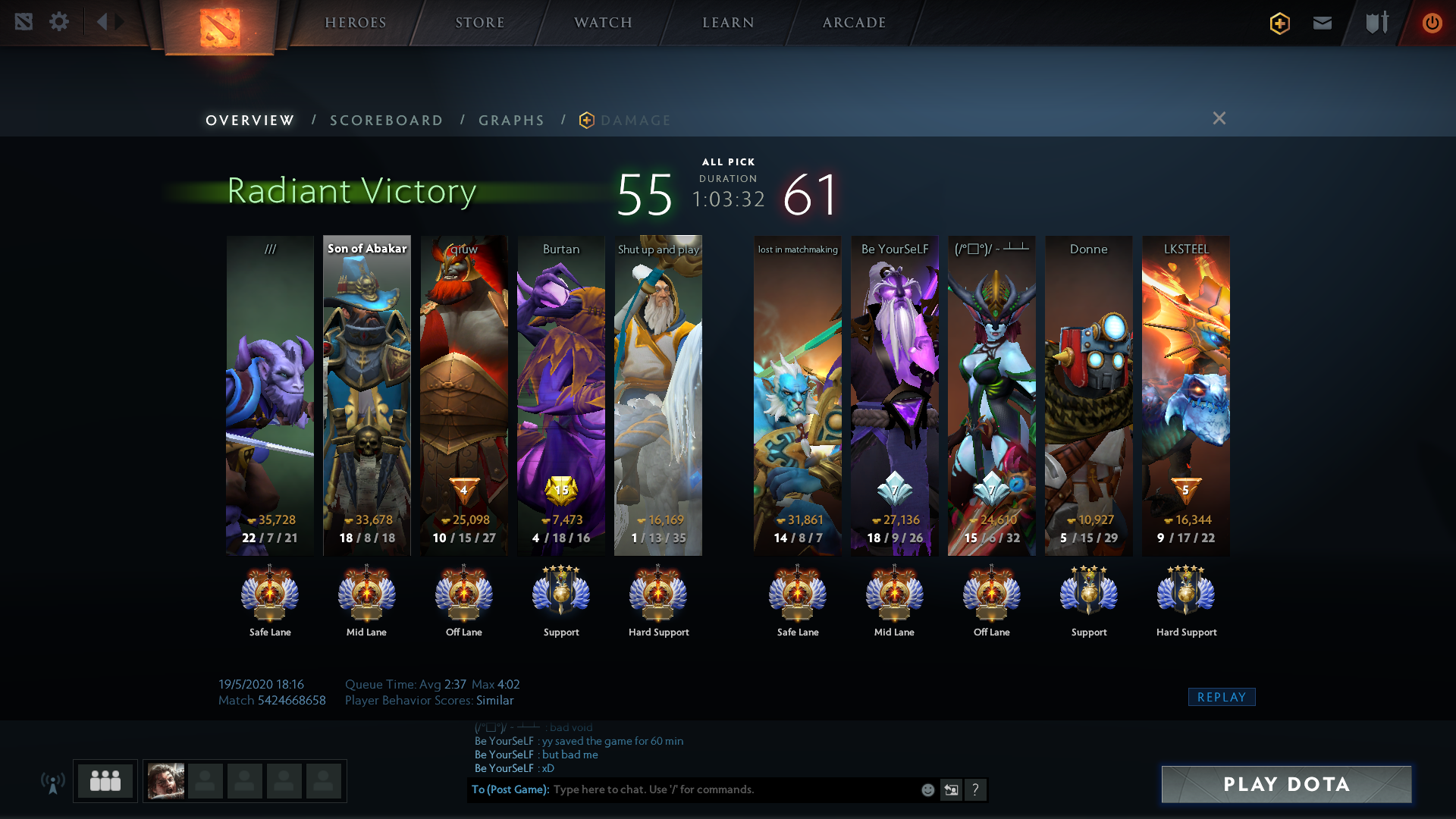Screen dimensions: 1456x819
Task: Open the Dota Plus shield icon
Action: 1280,23
